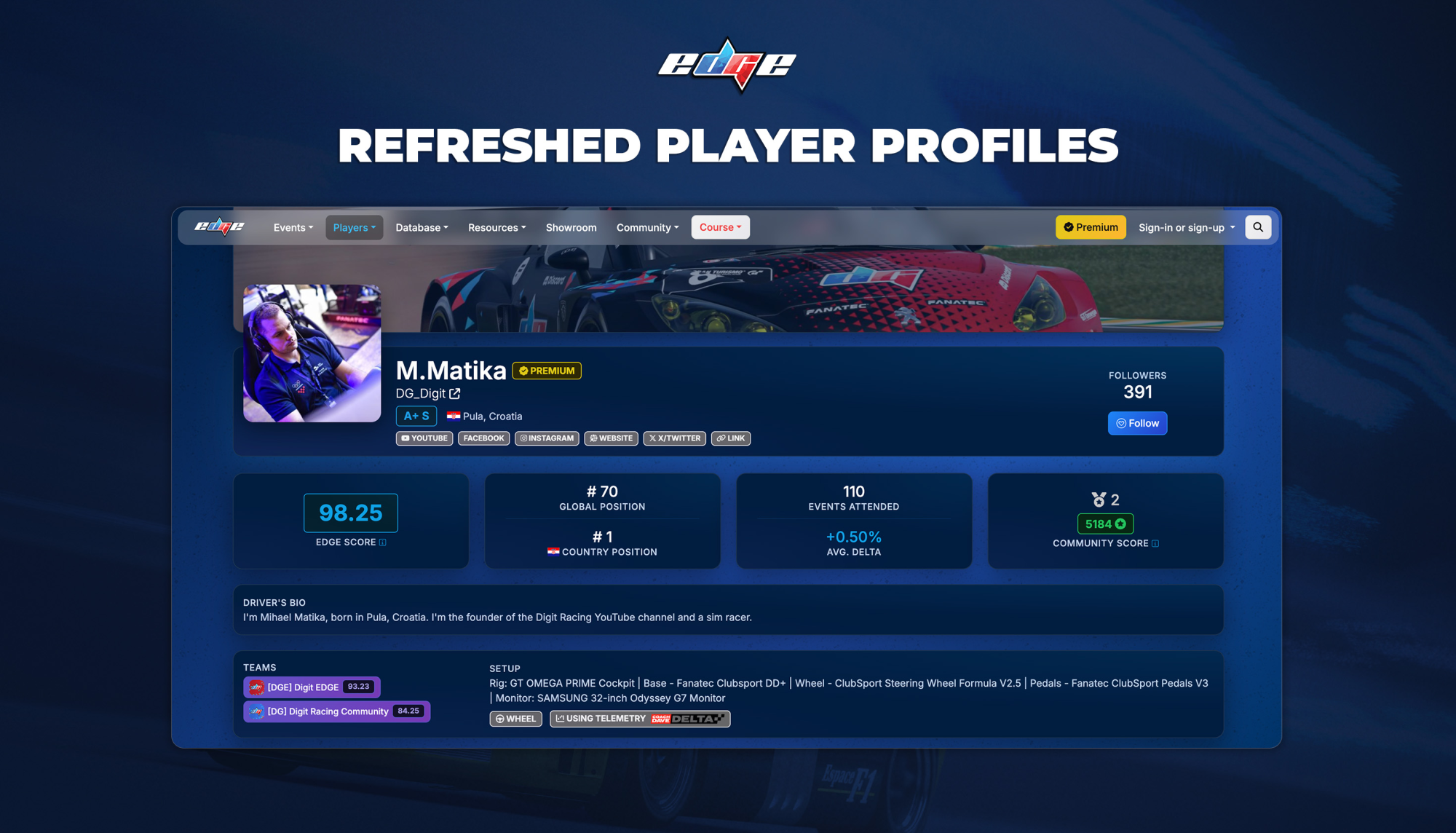Visit the player's Website link
Image resolution: width=1456 pixels, height=833 pixels.
click(x=611, y=438)
